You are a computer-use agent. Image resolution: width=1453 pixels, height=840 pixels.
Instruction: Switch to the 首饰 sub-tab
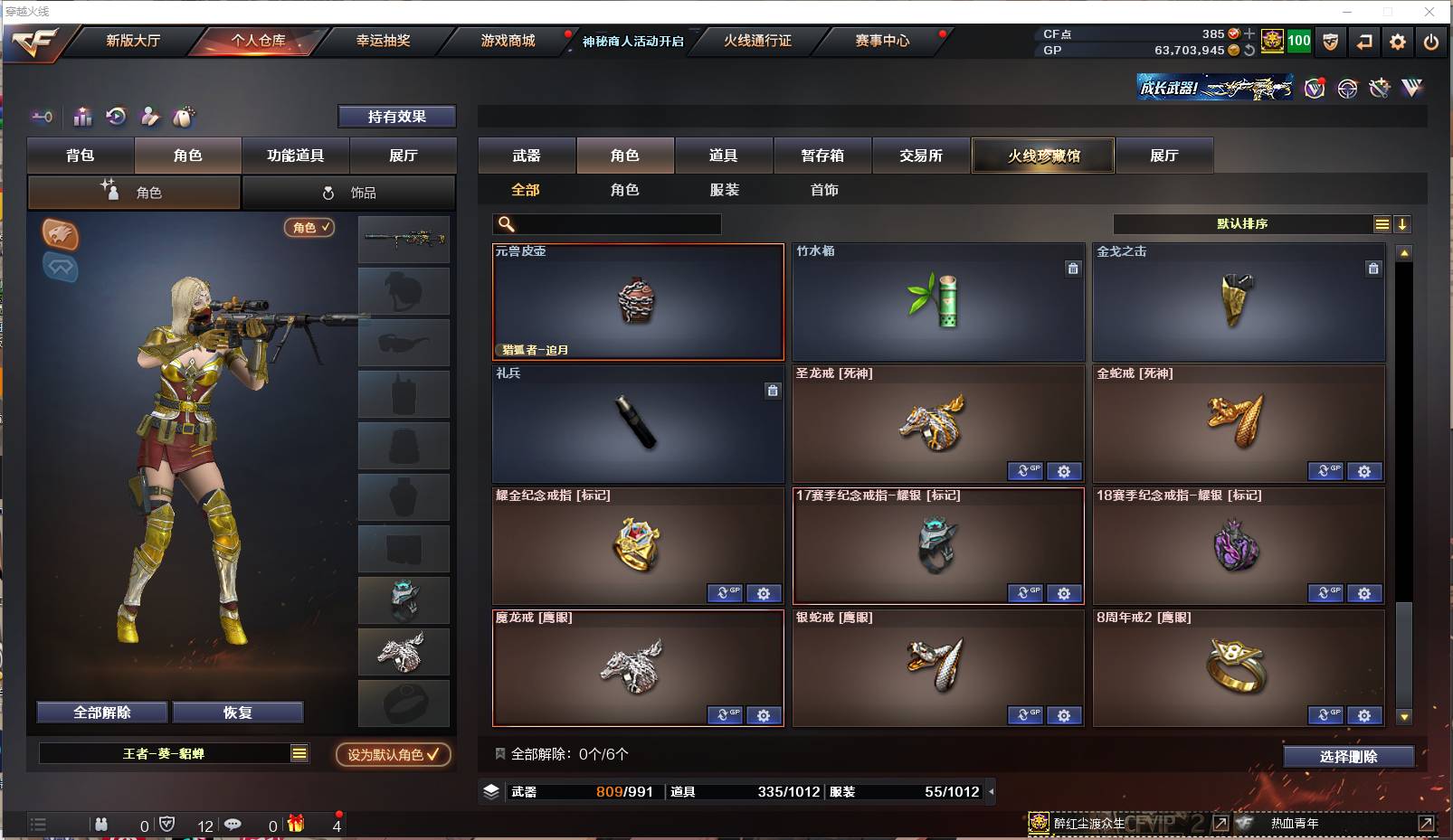(x=822, y=190)
